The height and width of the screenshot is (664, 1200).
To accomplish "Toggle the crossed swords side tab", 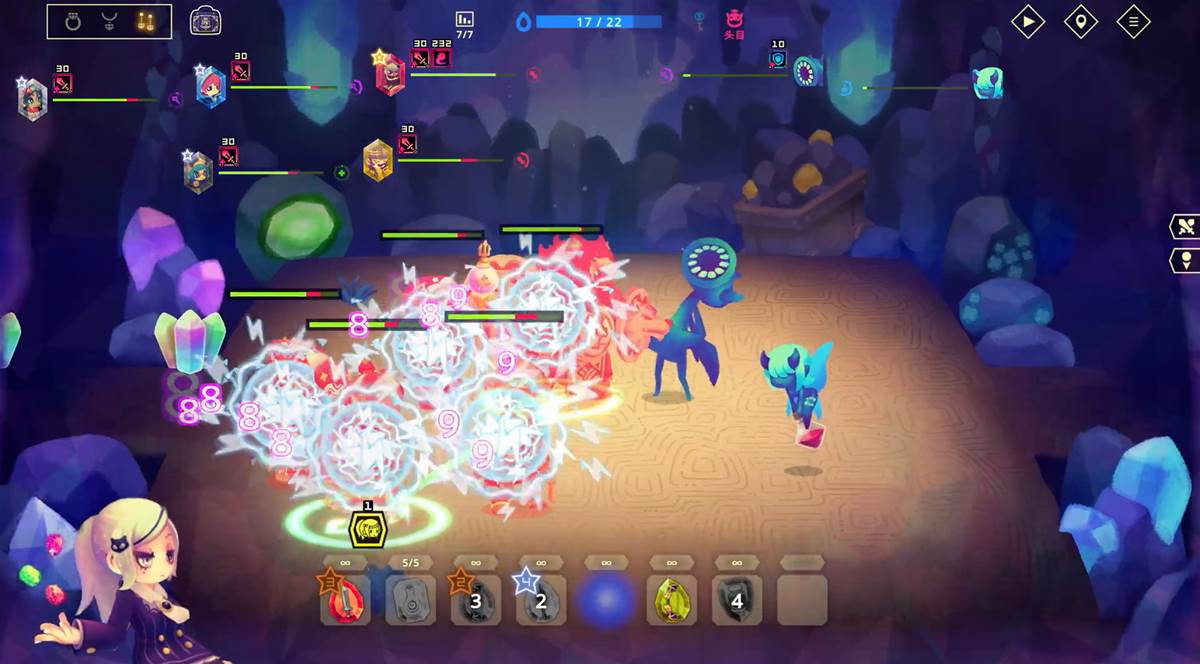I will point(1185,226).
